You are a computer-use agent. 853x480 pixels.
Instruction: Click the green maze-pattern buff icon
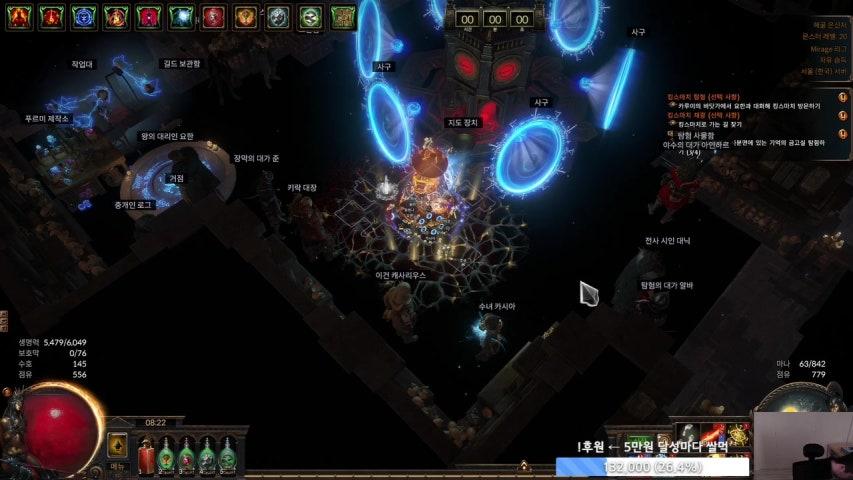click(x=343, y=16)
